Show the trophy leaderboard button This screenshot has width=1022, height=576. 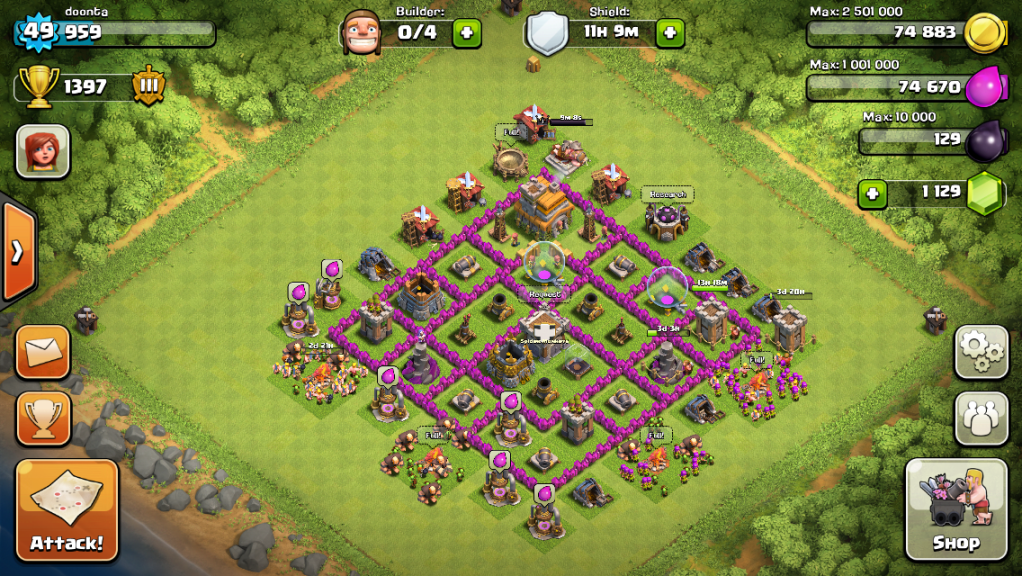pyautogui.click(x=43, y=418)
